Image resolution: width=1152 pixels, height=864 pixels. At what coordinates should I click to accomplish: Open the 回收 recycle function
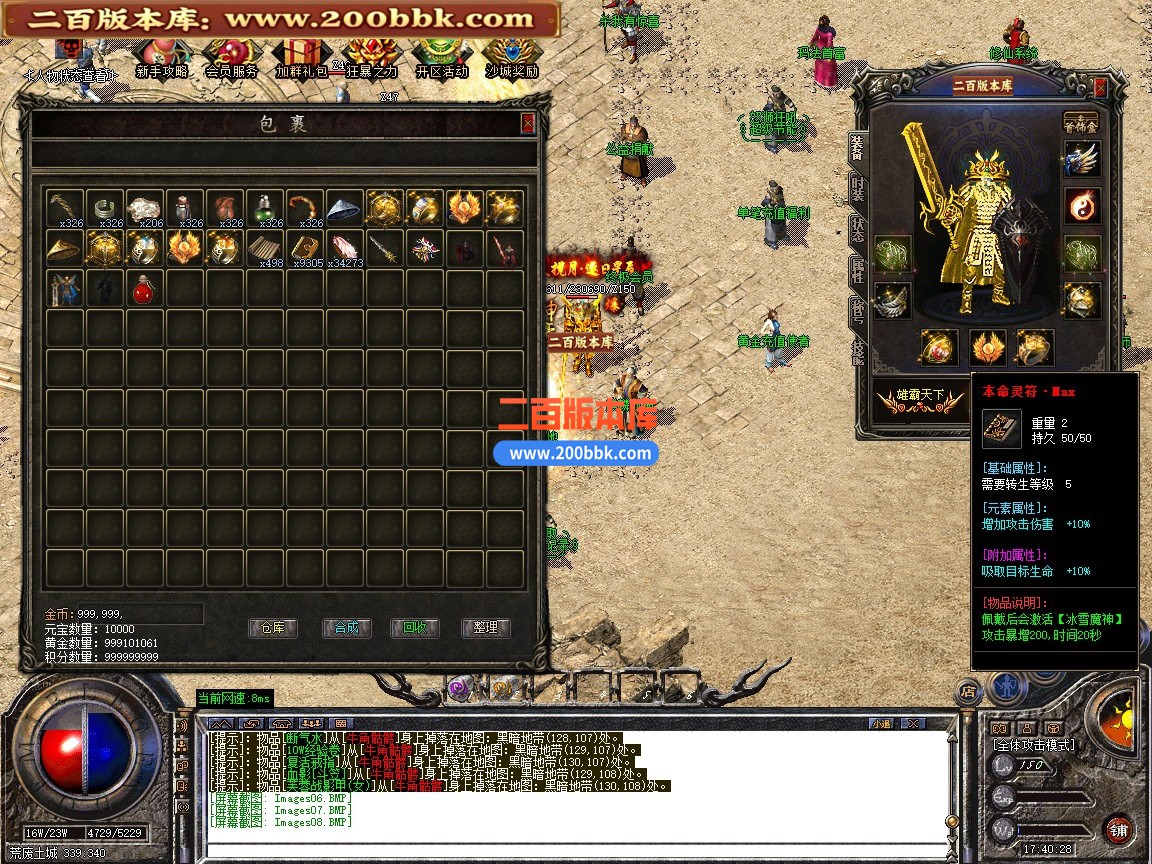click(x=415, y=628)
